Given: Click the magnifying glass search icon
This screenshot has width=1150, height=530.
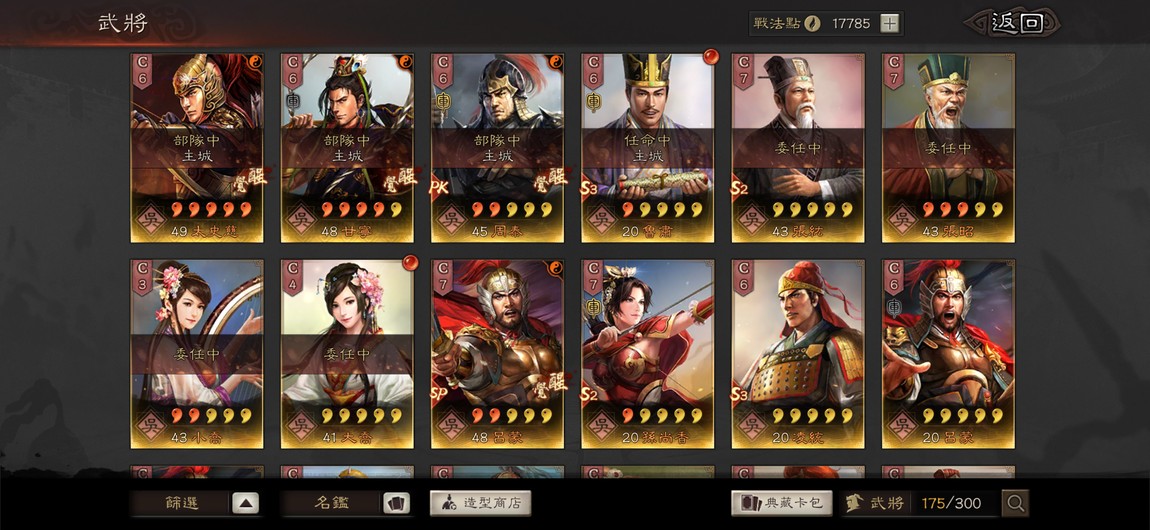Looking at the screenshot, I should (x=1015, y=503).
